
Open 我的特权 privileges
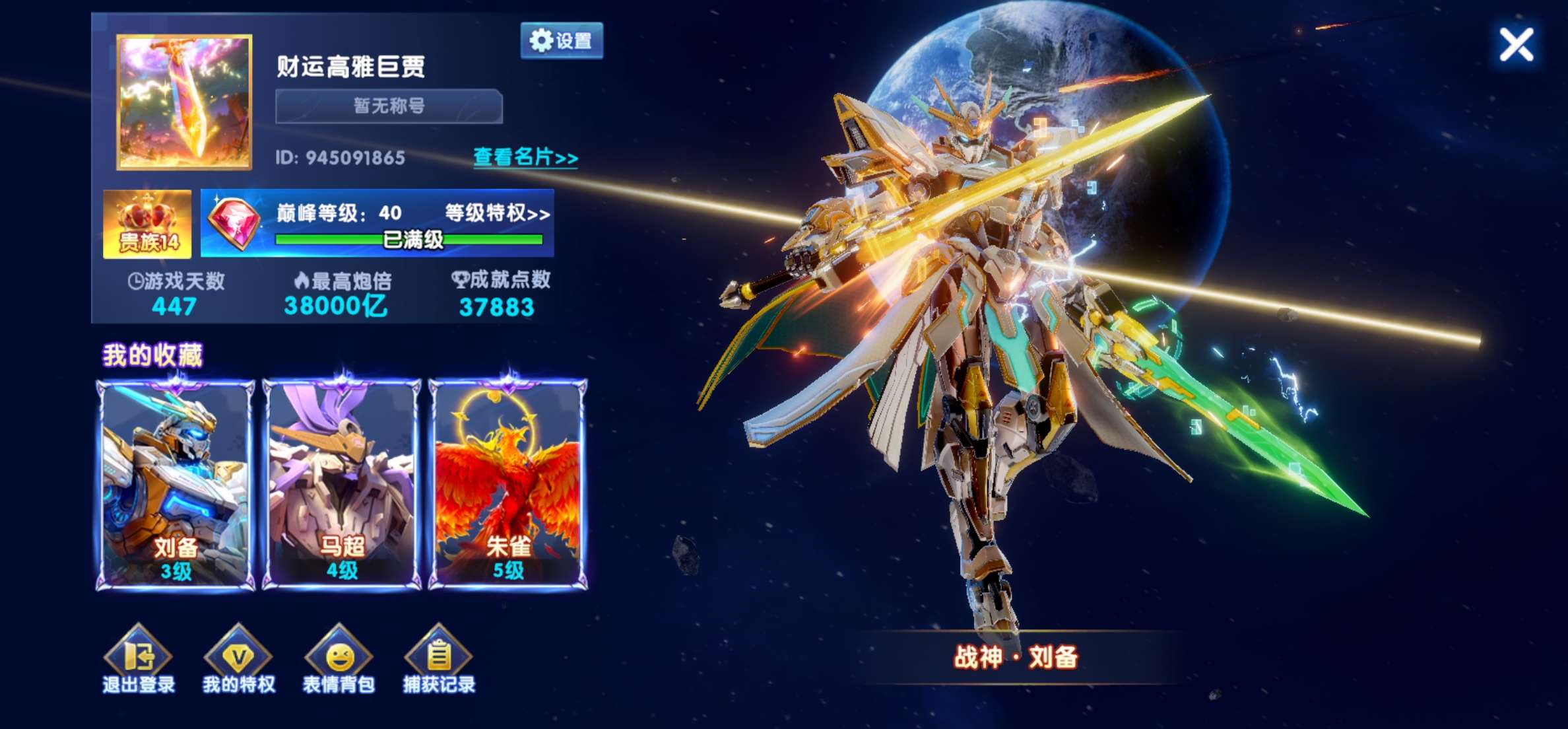point(238,660)
